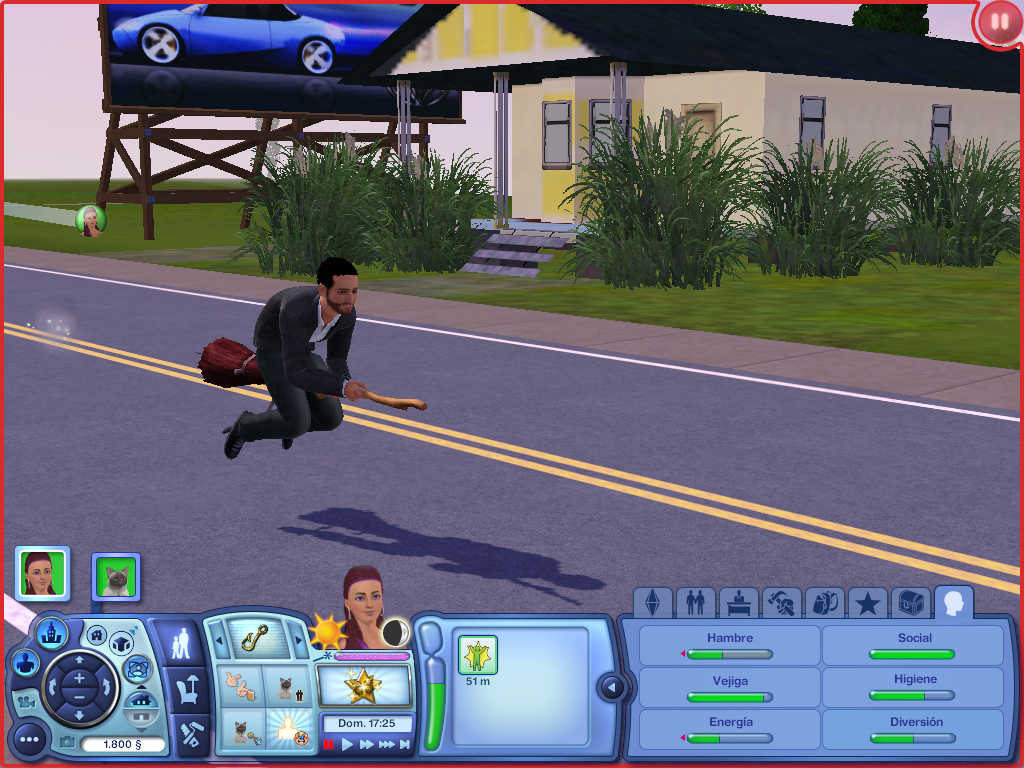This screenshot has width=1024, height=768.
Task: Click the camera zoom-in plus button
Action: point(78,679)
